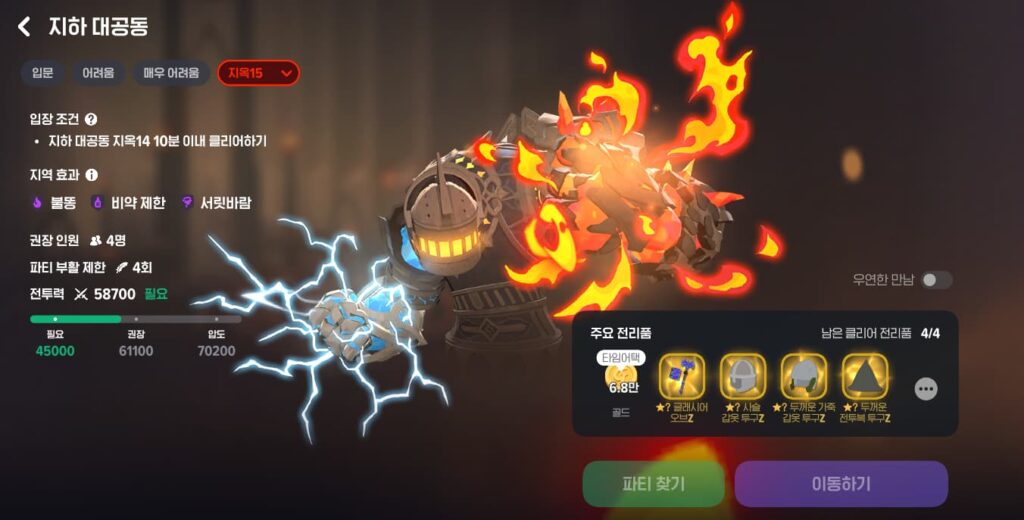View the 사슬 갑옷 투구 loot item
The width and height of the screenshot is (1024, 520).
click(x=743, y=377)
